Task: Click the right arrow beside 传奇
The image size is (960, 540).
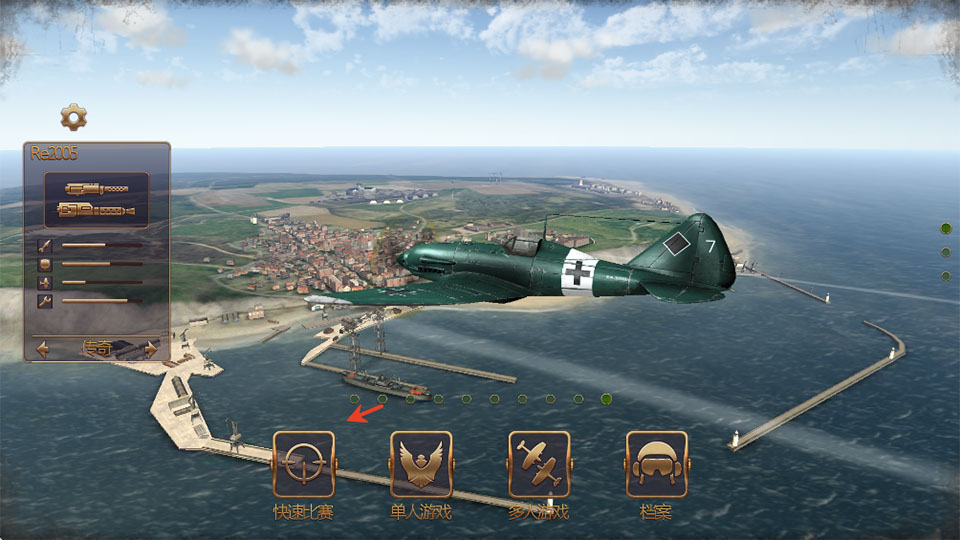Action: 151,349
